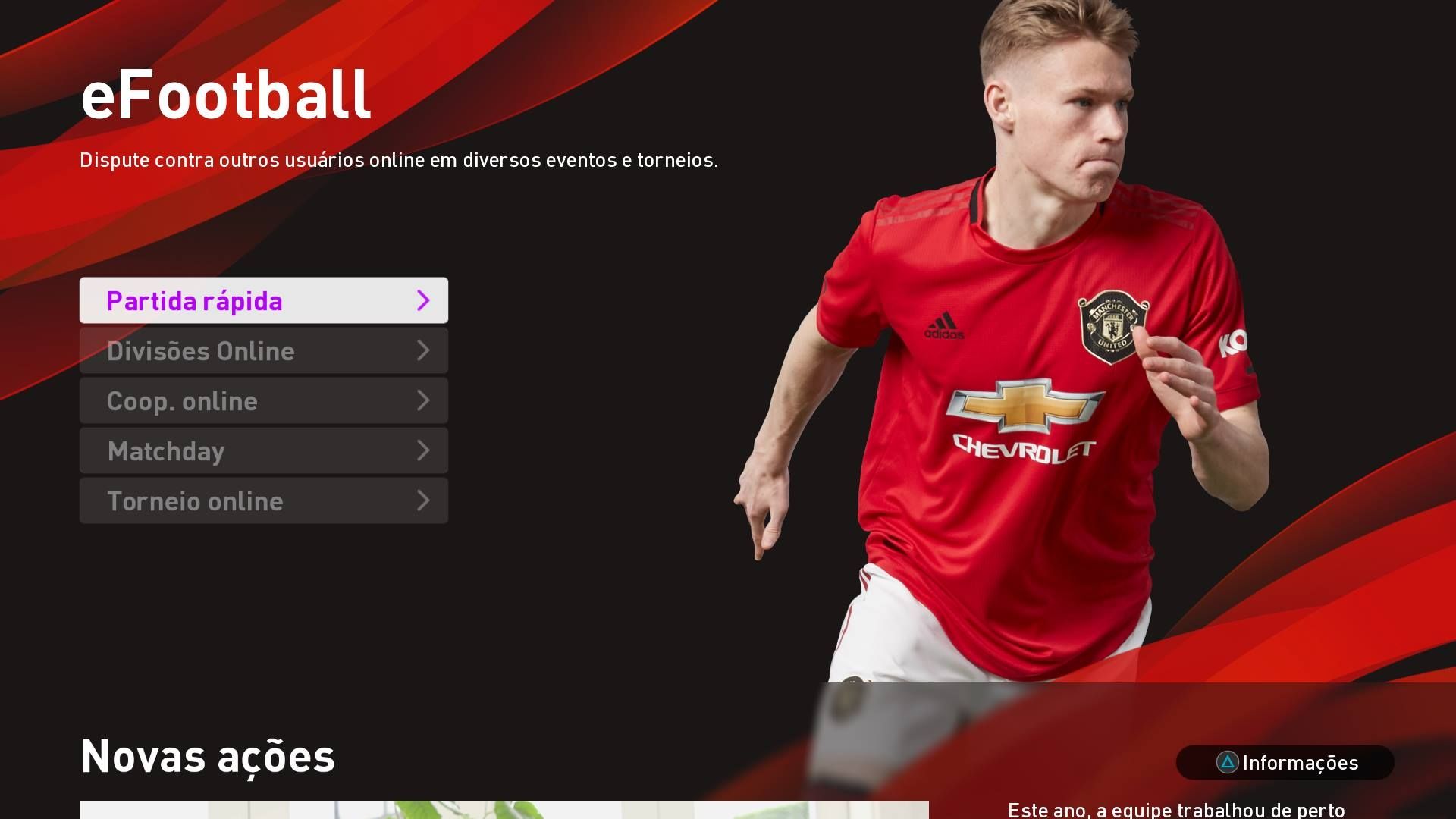
Task: Open the arrow next to "Coop. online"
Action: click(x=424, y=400)
